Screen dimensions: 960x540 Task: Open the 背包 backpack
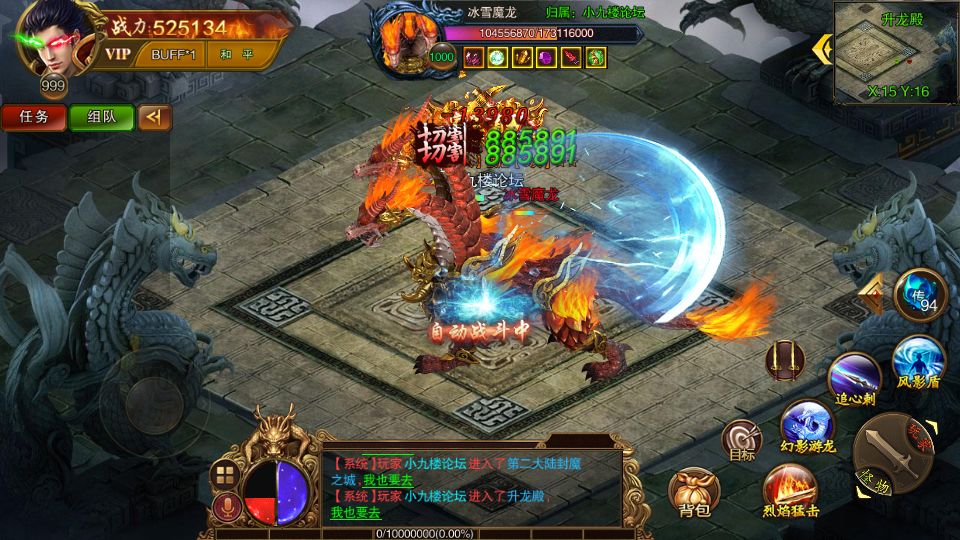pyautogui.click(x=694, y=493)
